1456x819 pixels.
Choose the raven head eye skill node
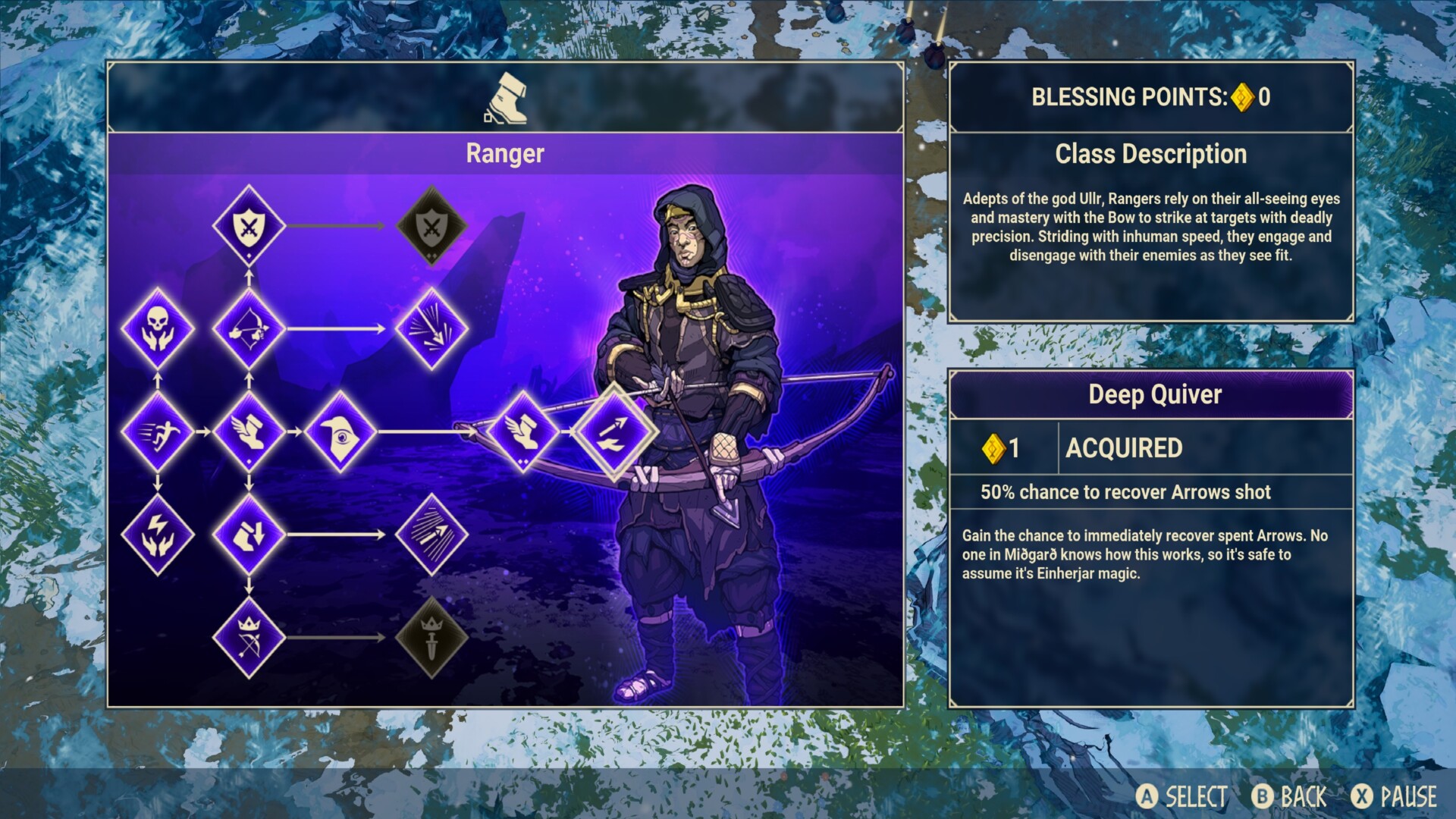click(x=340, y=431)
